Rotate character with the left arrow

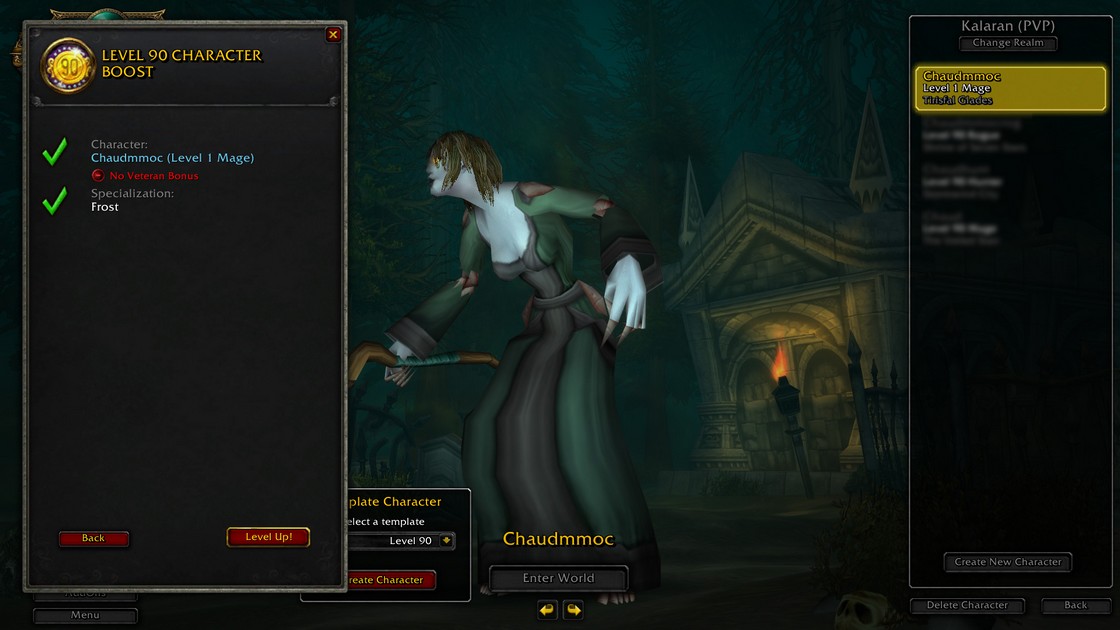pyautogui.click(x=547, y=609)
